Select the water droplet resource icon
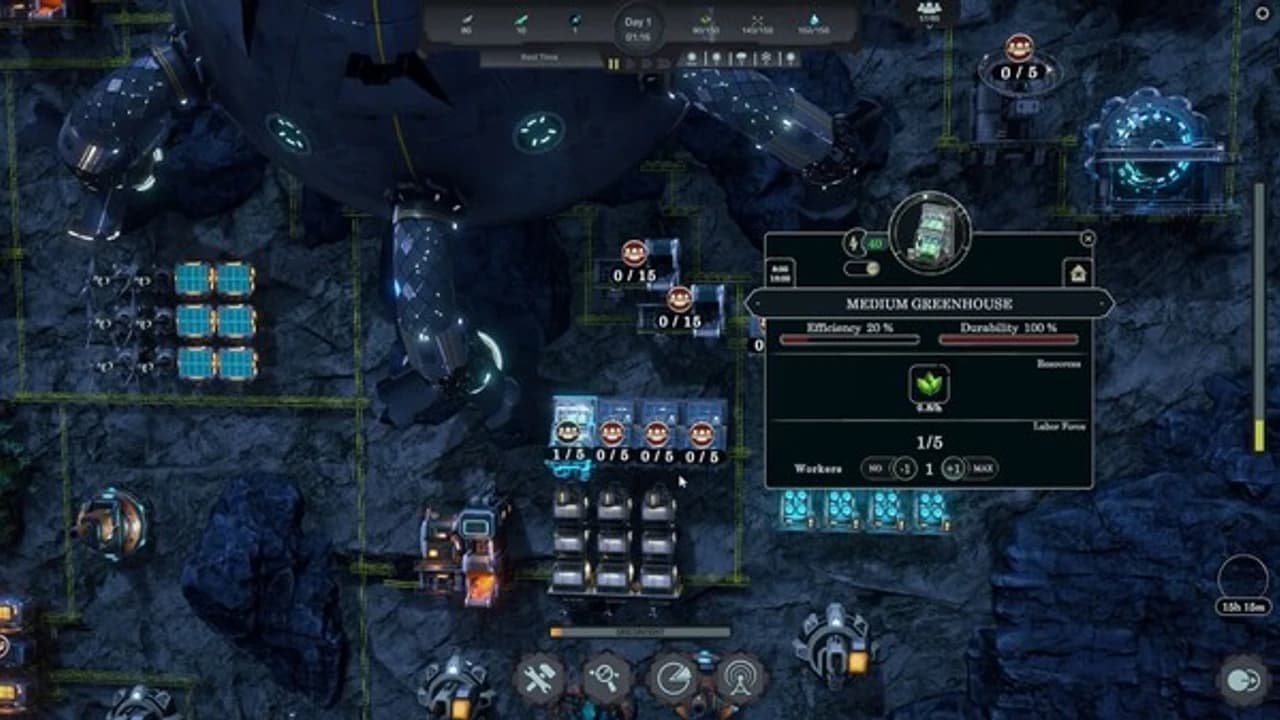This screenshot has width=1280, height=720. (813, 23)
